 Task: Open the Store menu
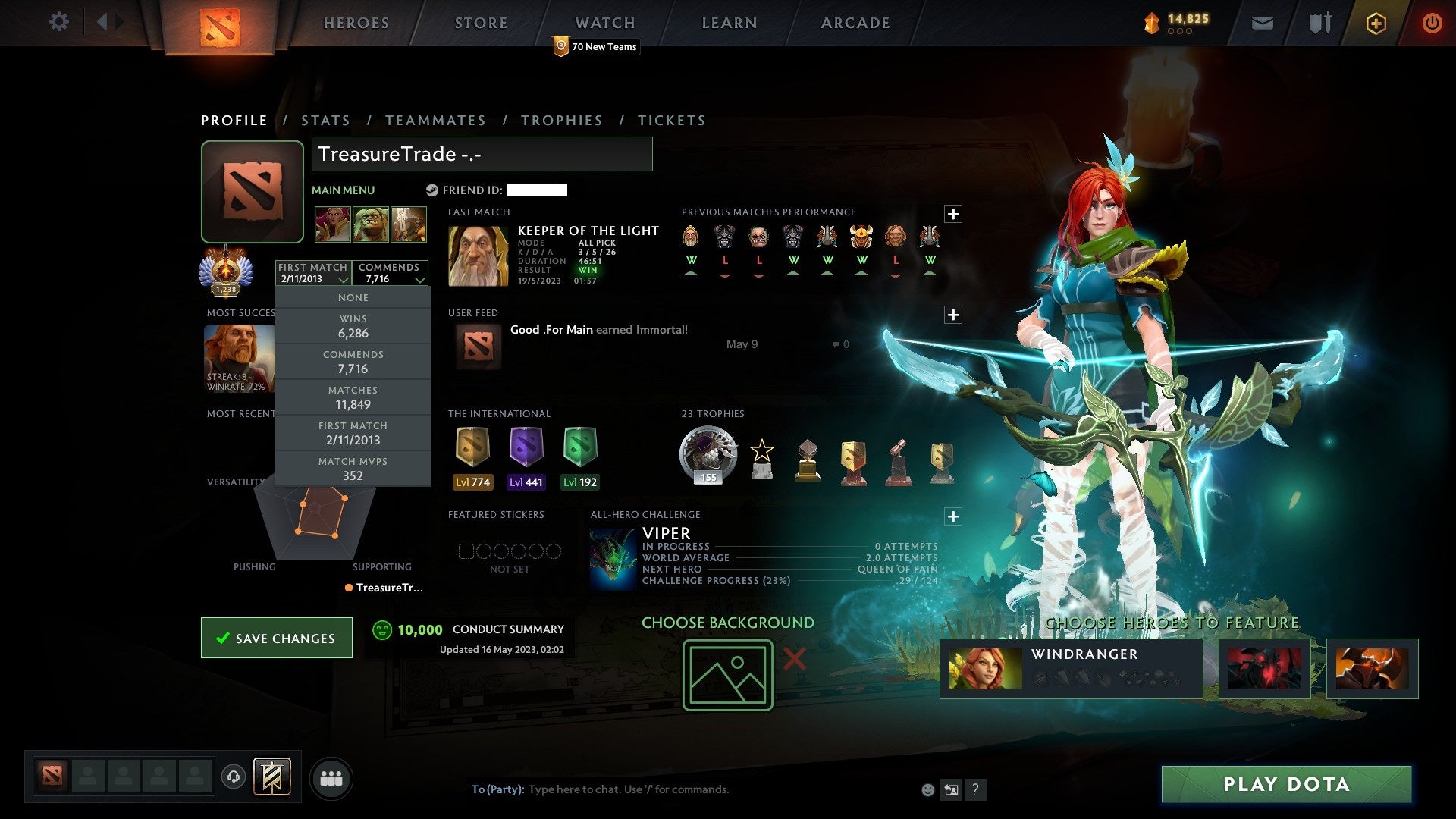(x=482, y=23)
